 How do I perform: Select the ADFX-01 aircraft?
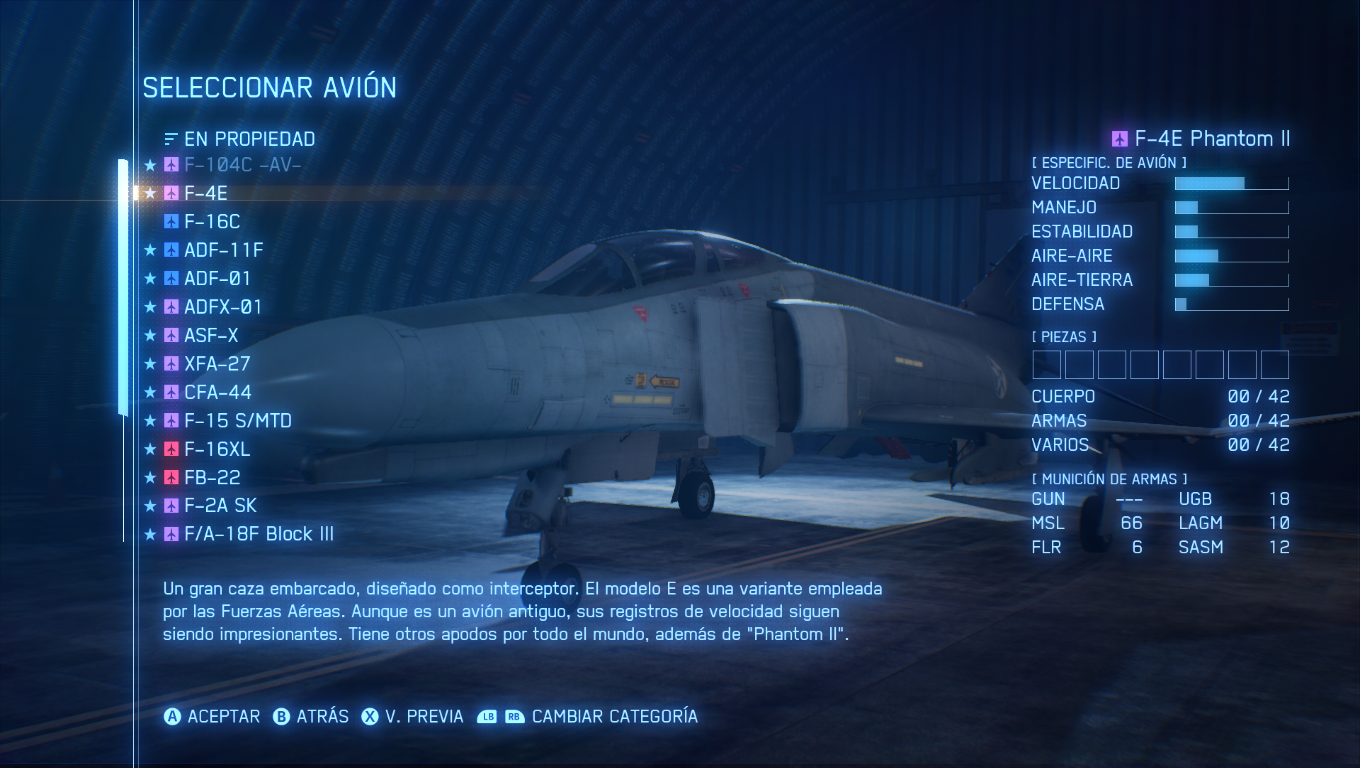tap(223, 307)
